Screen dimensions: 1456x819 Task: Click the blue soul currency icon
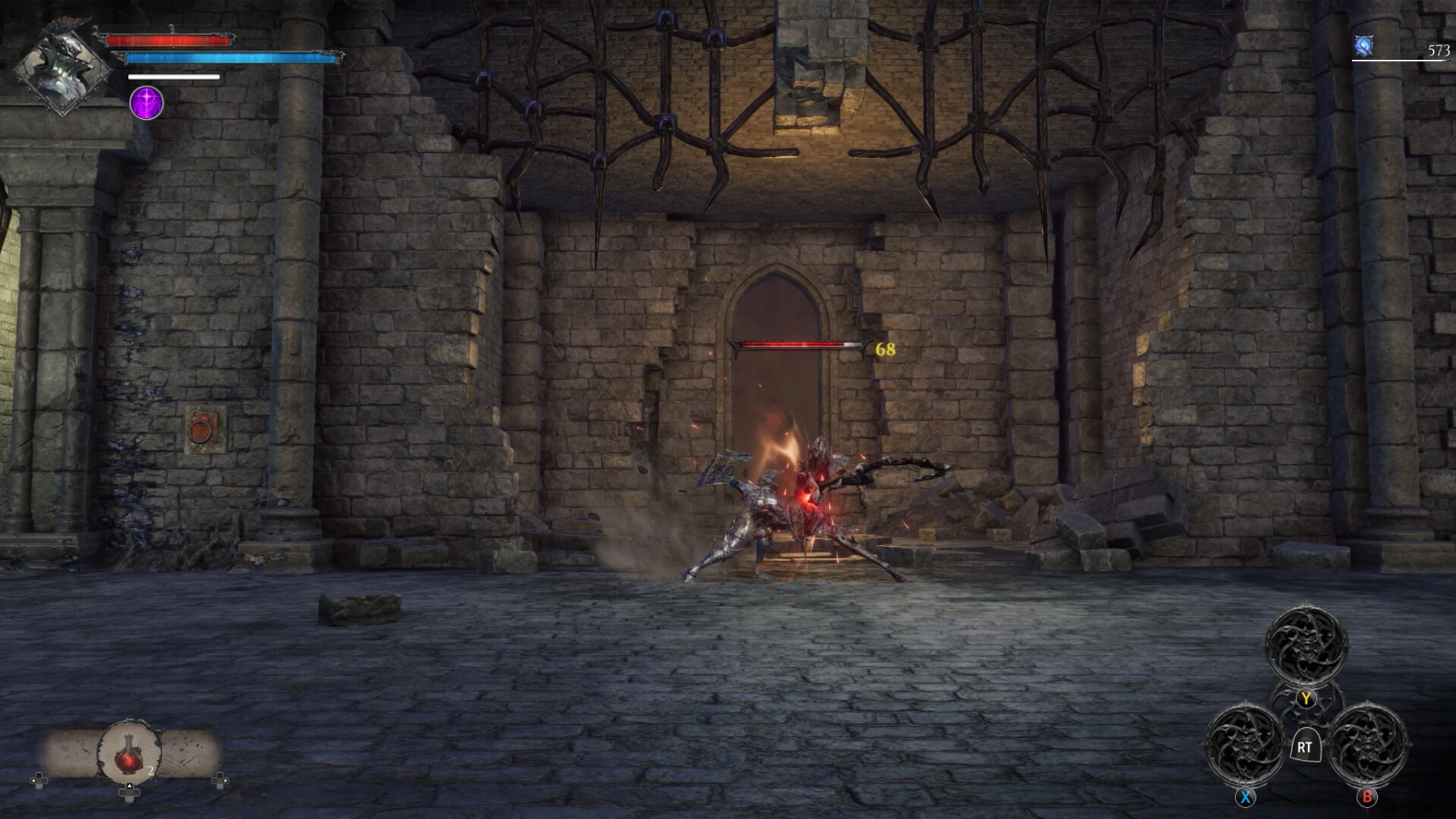1364,47
